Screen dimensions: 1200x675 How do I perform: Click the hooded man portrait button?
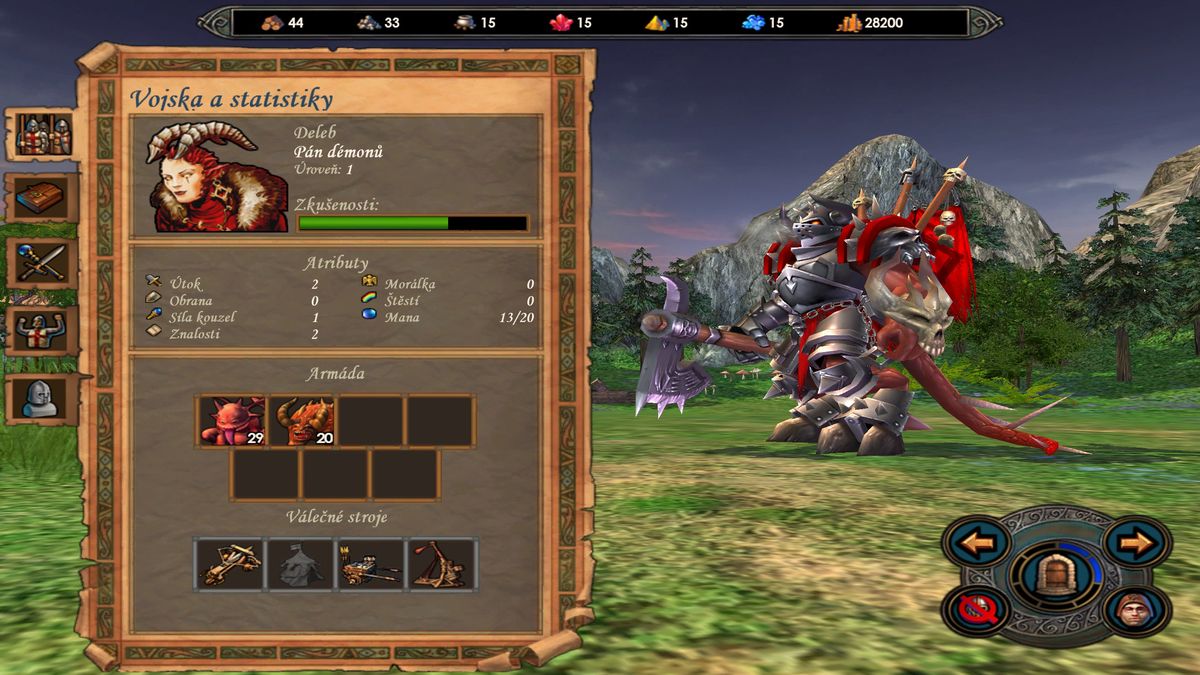click(x=1137, y=610)
